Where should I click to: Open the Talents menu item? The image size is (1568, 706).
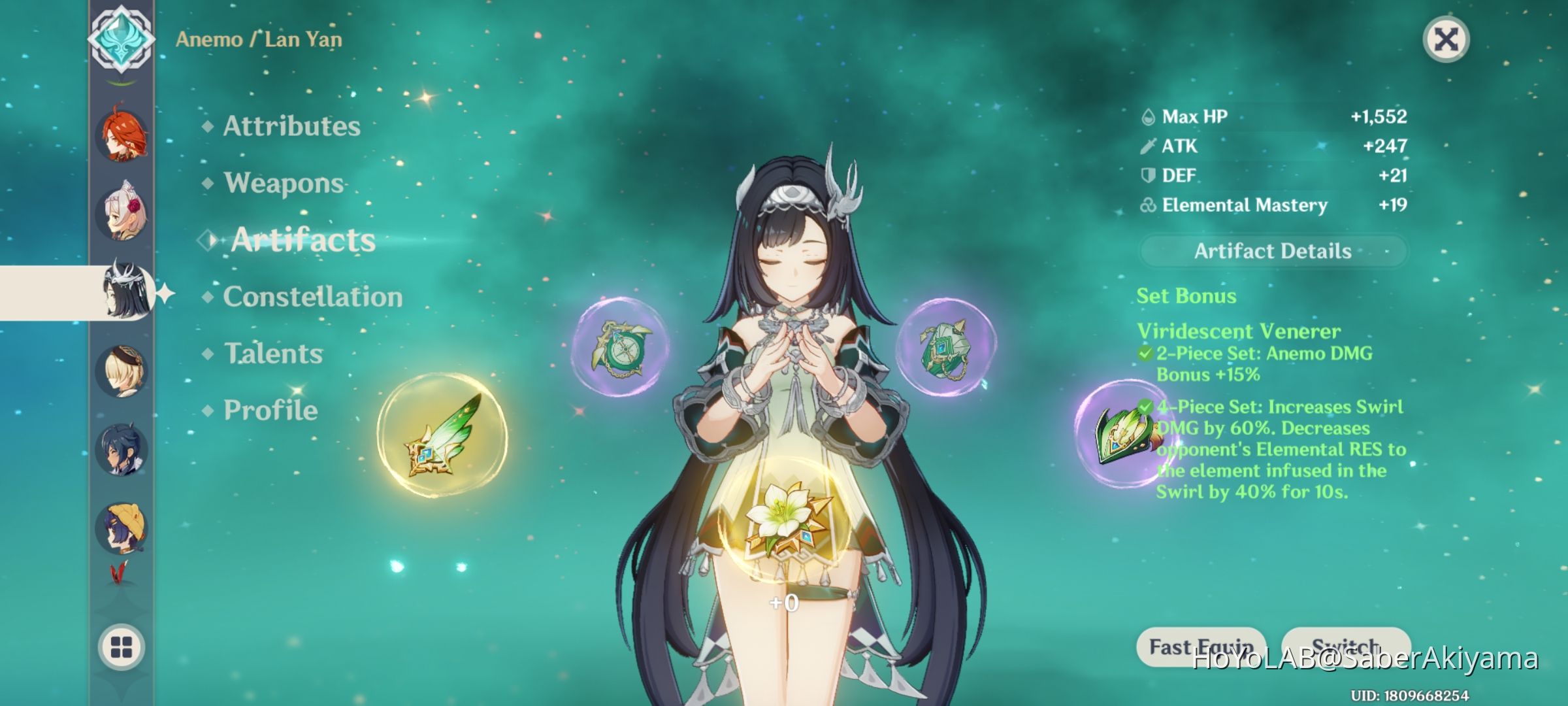pyautogui.click(x=271, y=353)
